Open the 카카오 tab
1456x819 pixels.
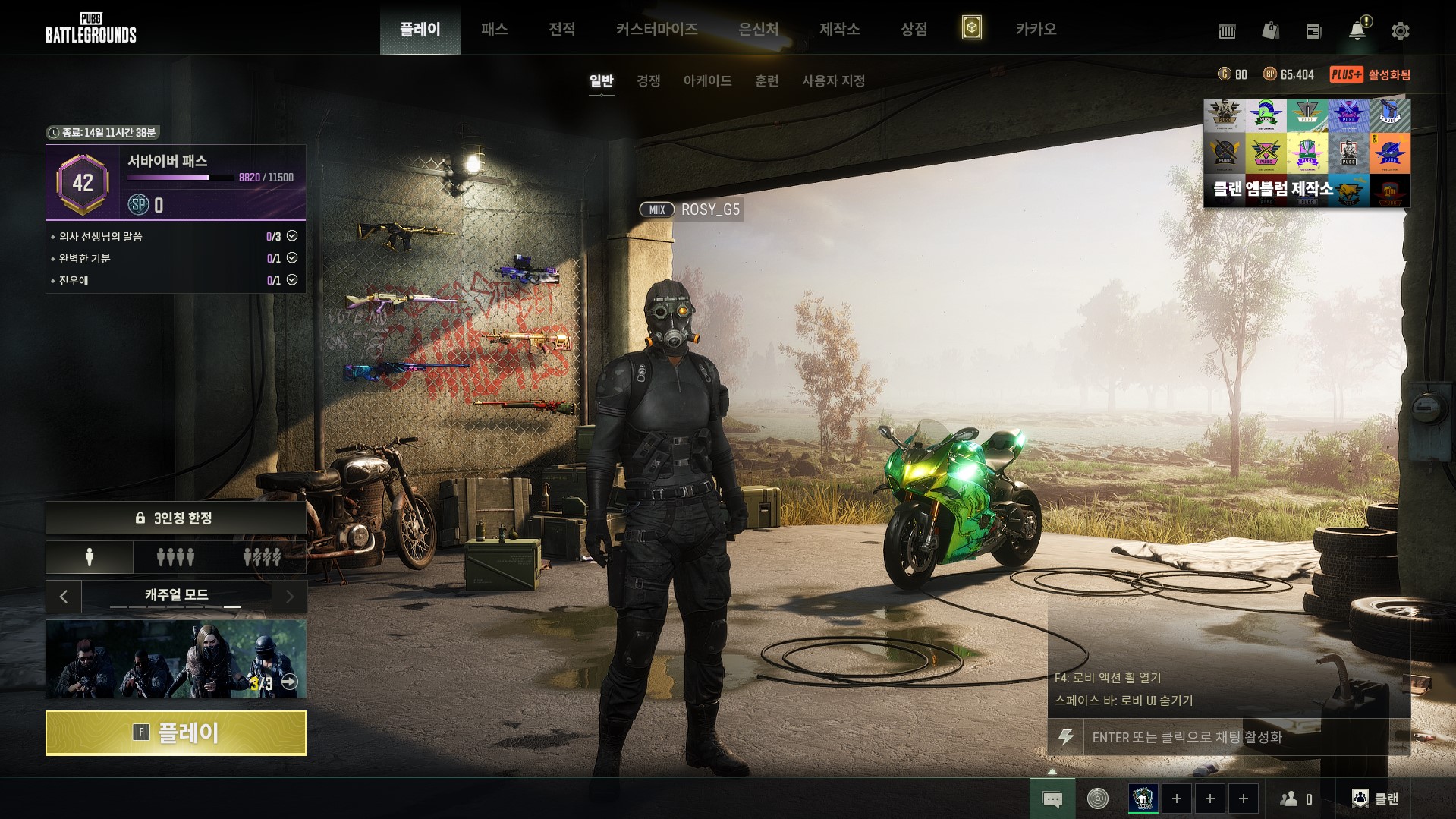click(1036, 29)
